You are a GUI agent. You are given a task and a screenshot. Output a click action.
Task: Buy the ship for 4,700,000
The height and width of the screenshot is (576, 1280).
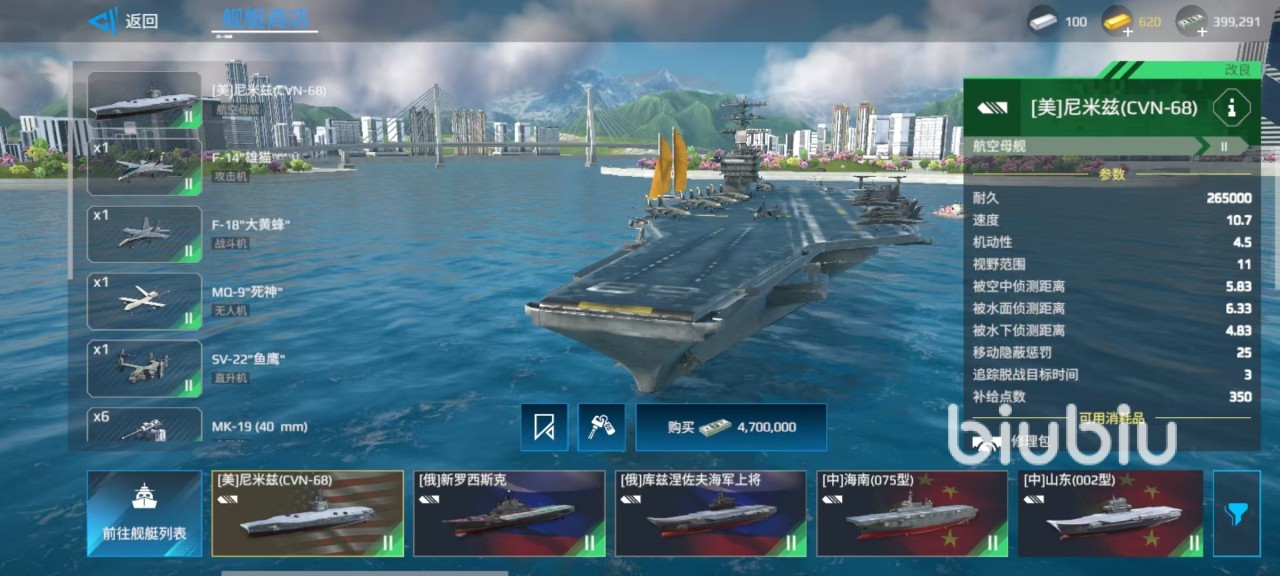click(x=731, y=427)
